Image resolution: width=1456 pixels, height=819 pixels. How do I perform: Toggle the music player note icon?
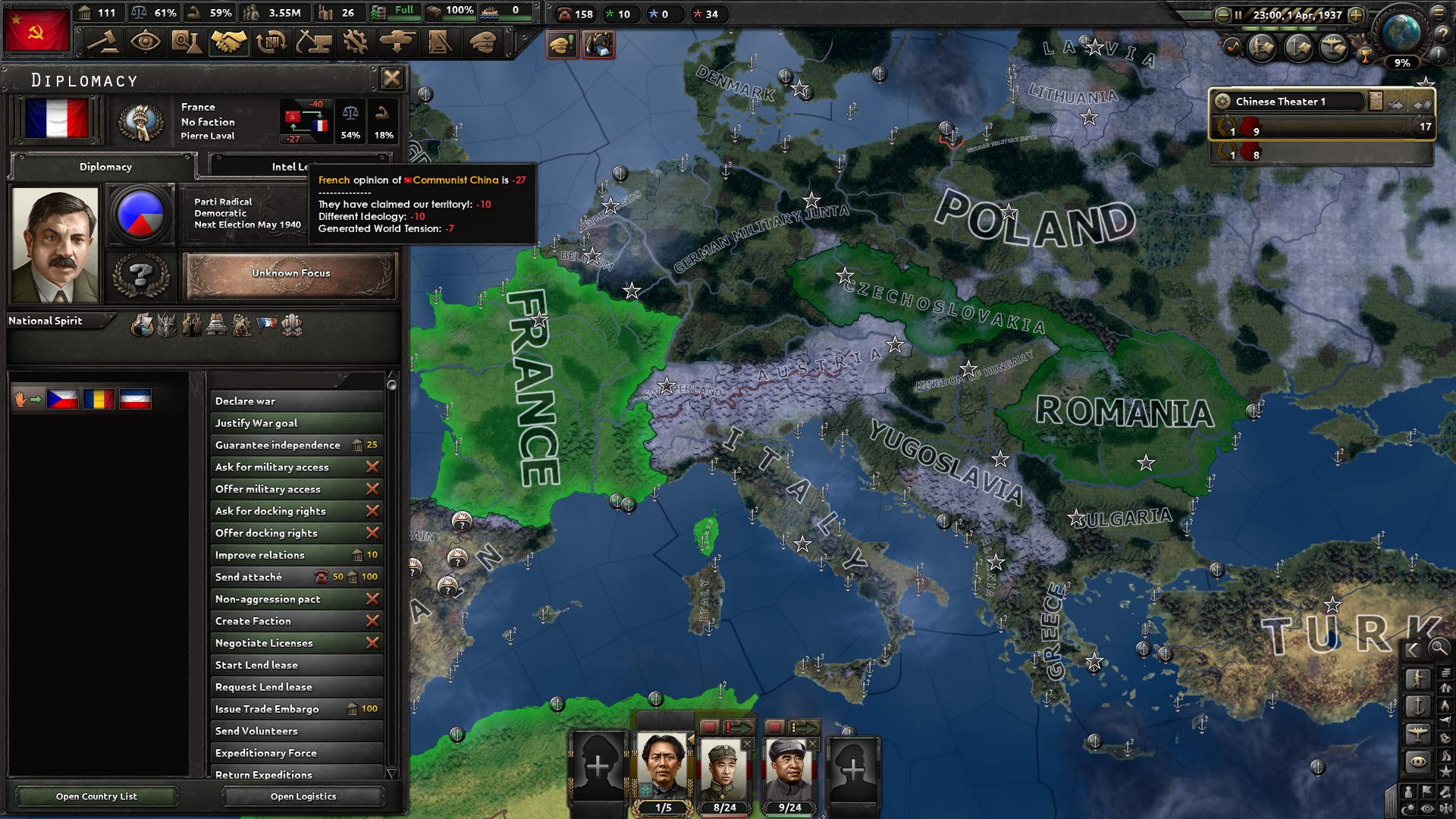[1234, 47]
